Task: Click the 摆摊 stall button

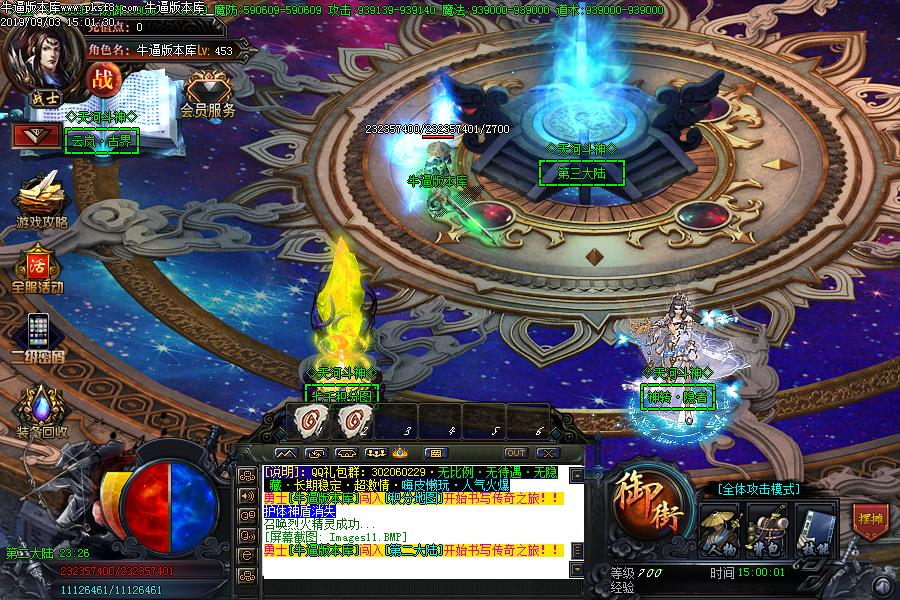Action: pyautogui.click(x=870, y=520)
